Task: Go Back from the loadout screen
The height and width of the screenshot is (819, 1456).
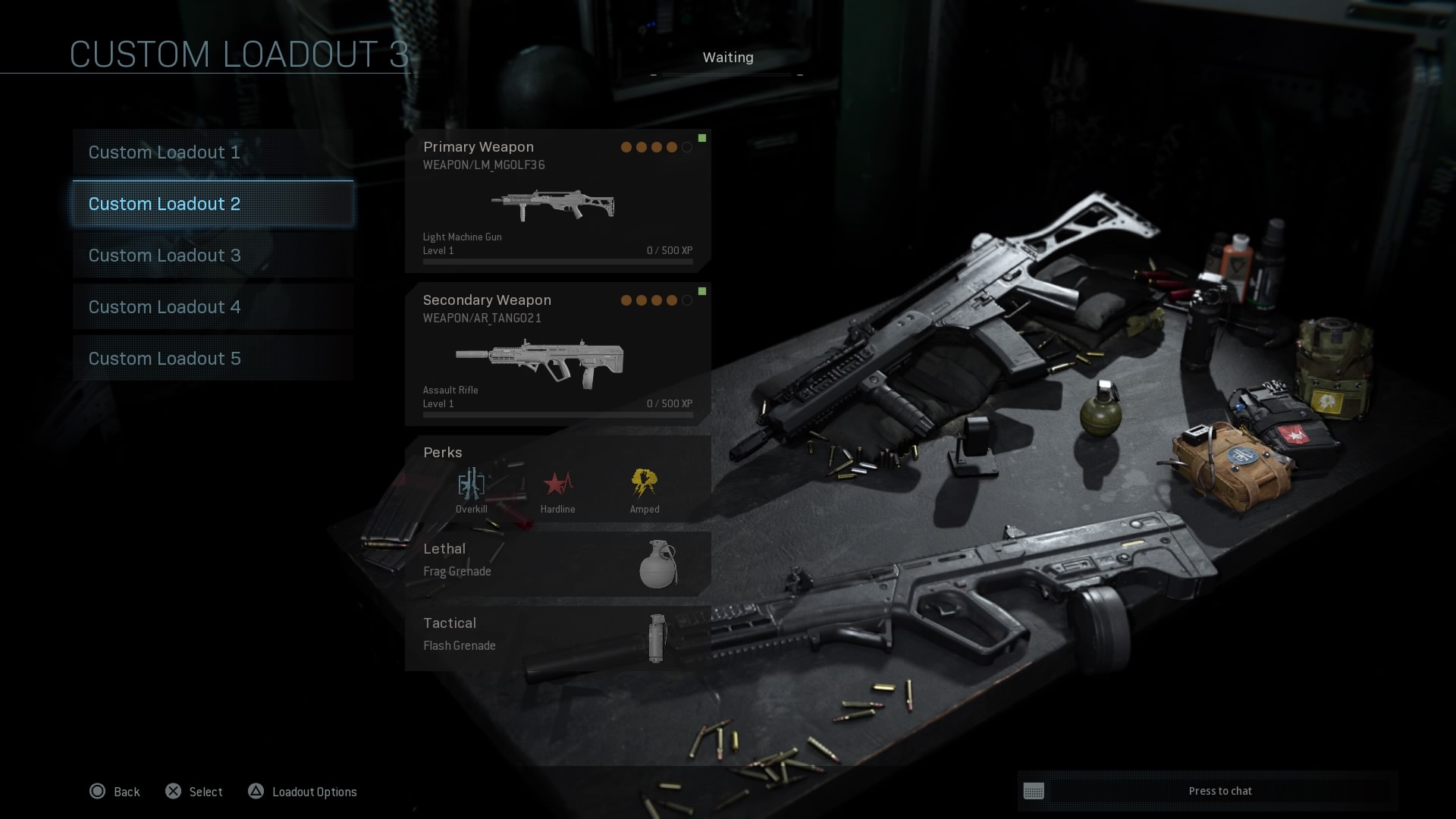Action: click(x=115, y=792)
